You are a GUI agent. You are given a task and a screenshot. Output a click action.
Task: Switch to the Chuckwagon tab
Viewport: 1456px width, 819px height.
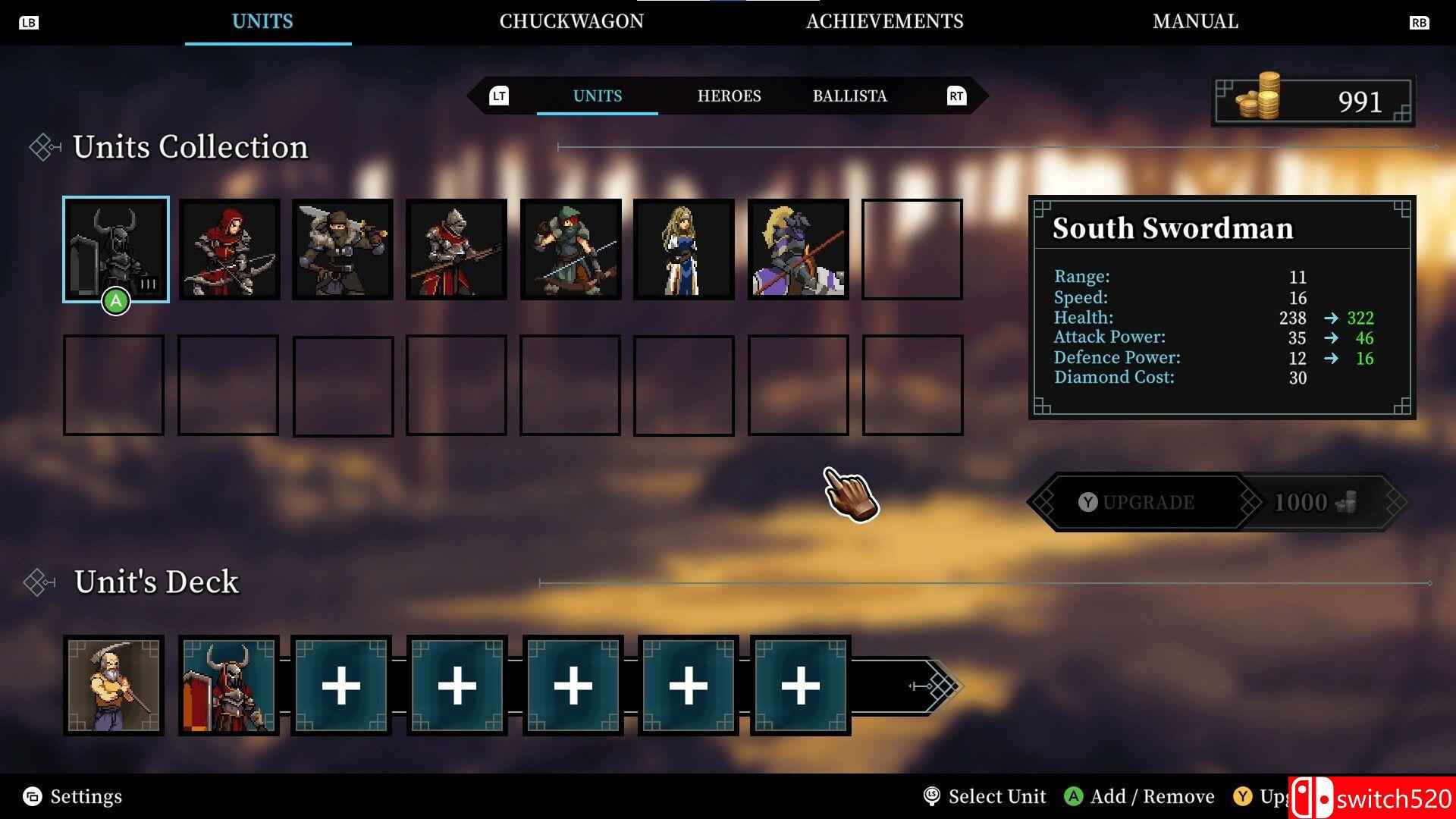tap(571, 21)
